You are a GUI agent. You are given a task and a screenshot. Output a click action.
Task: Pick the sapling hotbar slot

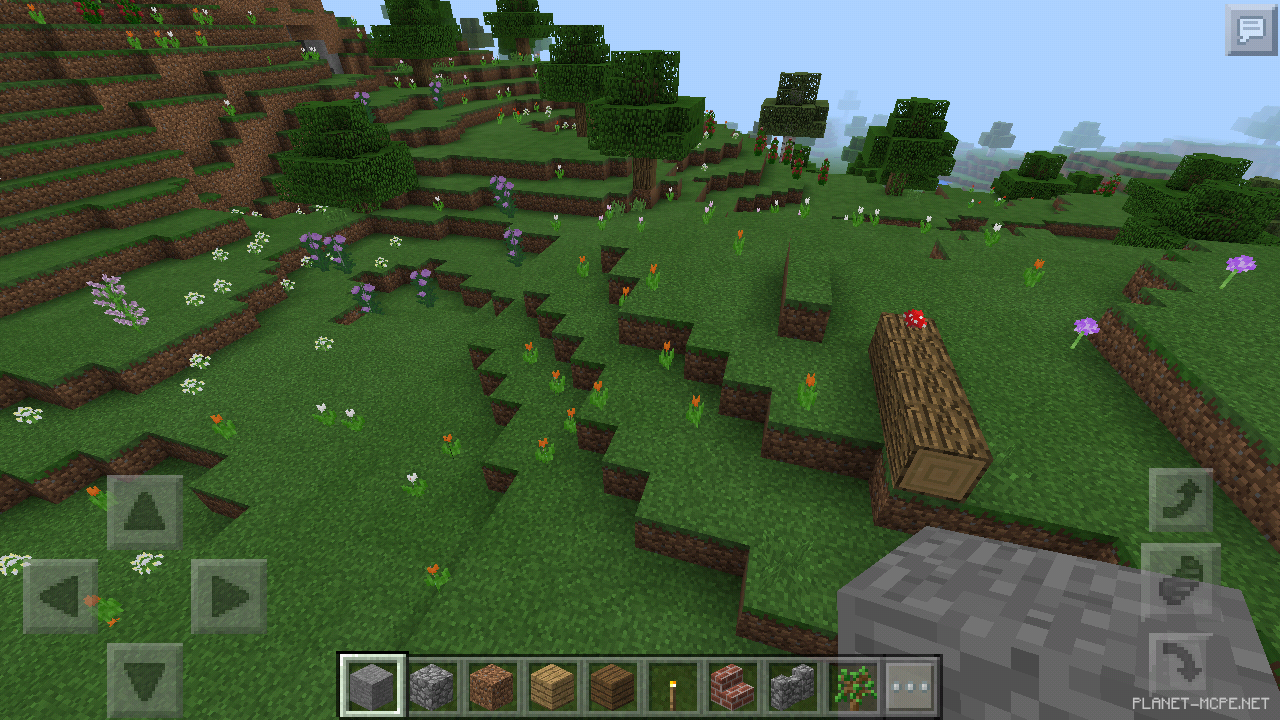[852, 686]
